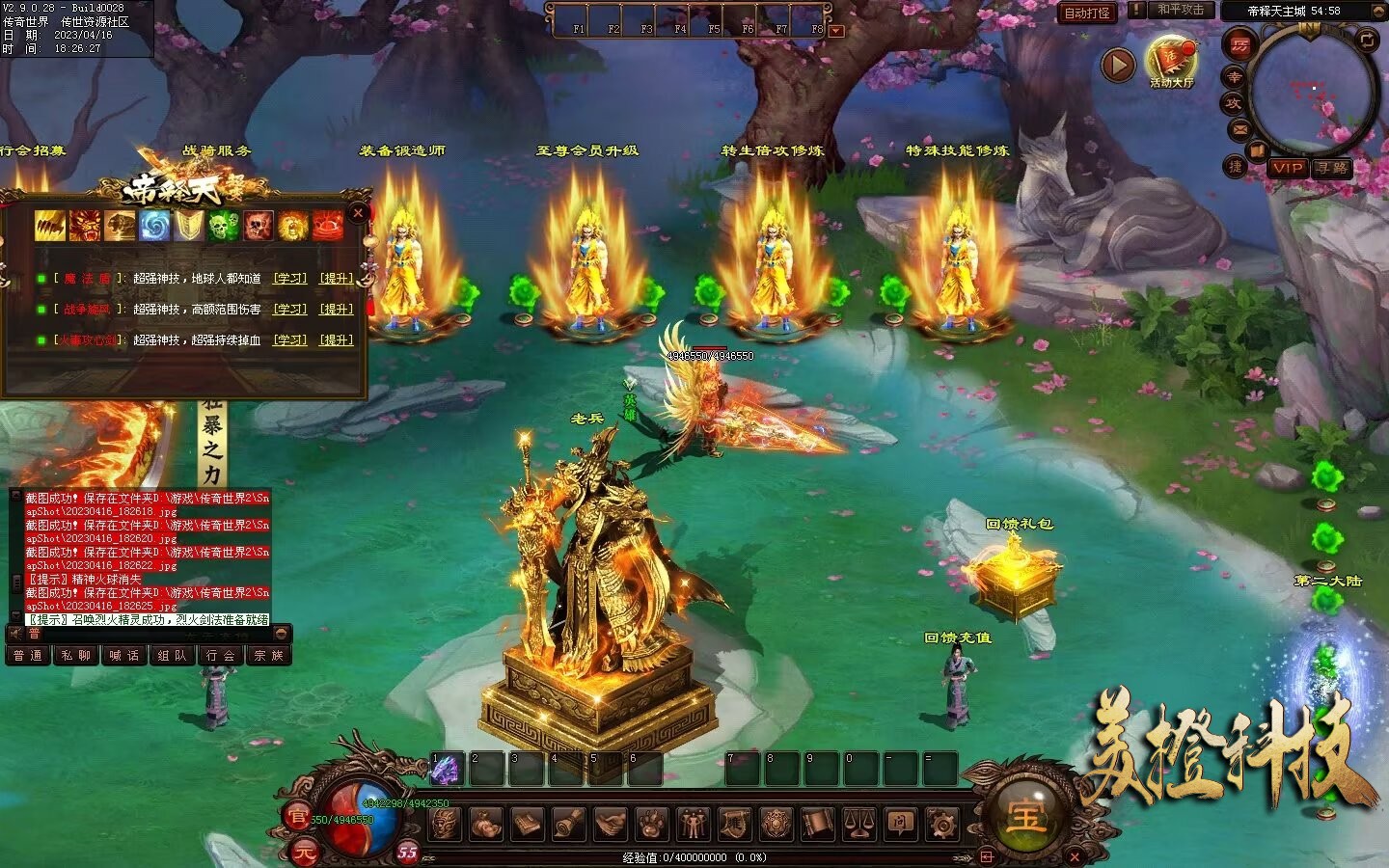The height and width of the screenshot is (868, 1389).
Task: Learn 火毒攻心剑 via its 学习 link
Action: tap(289, 340)
